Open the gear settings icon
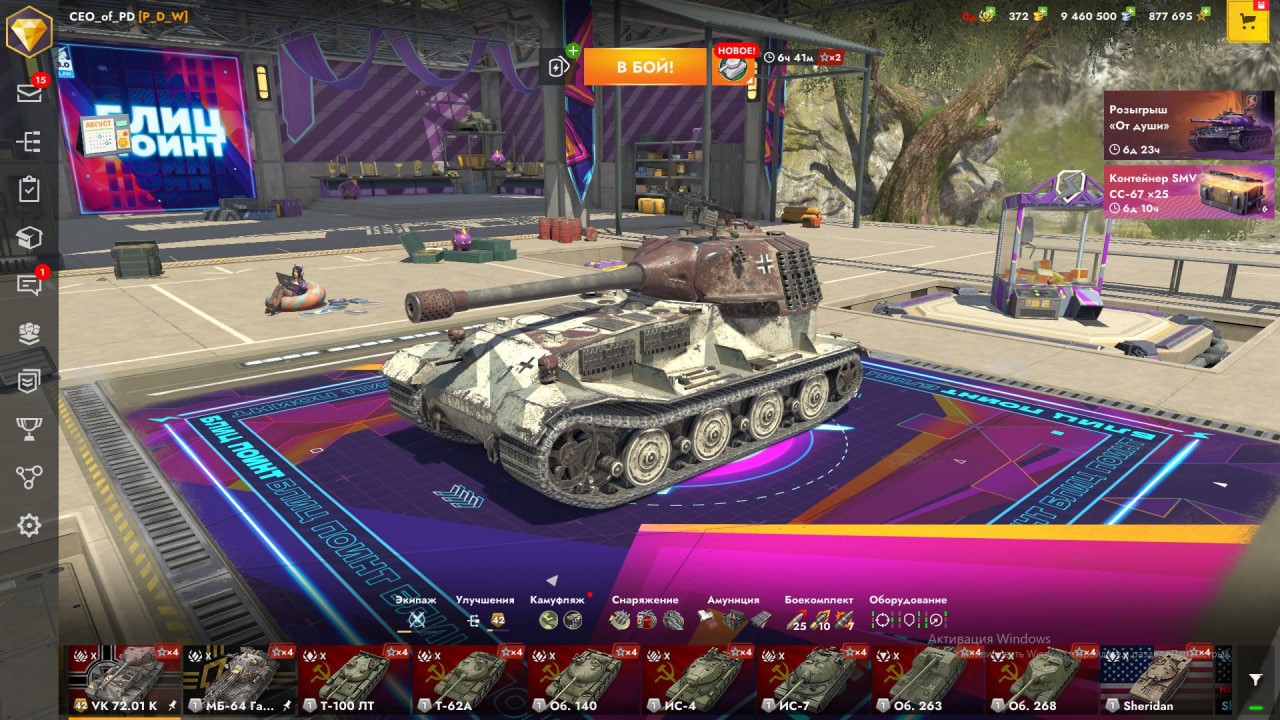Viewport: 1280px width, 720px height. pyautogui.click(x=29, y=525)
